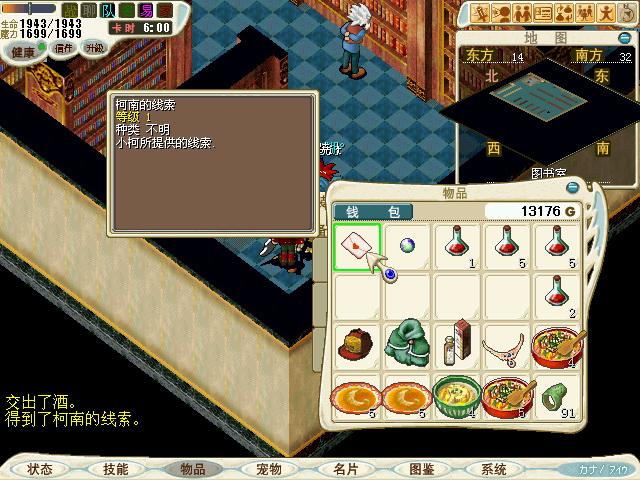Open the 名片 name card menu
640x480 pixels.
point(345,468)
